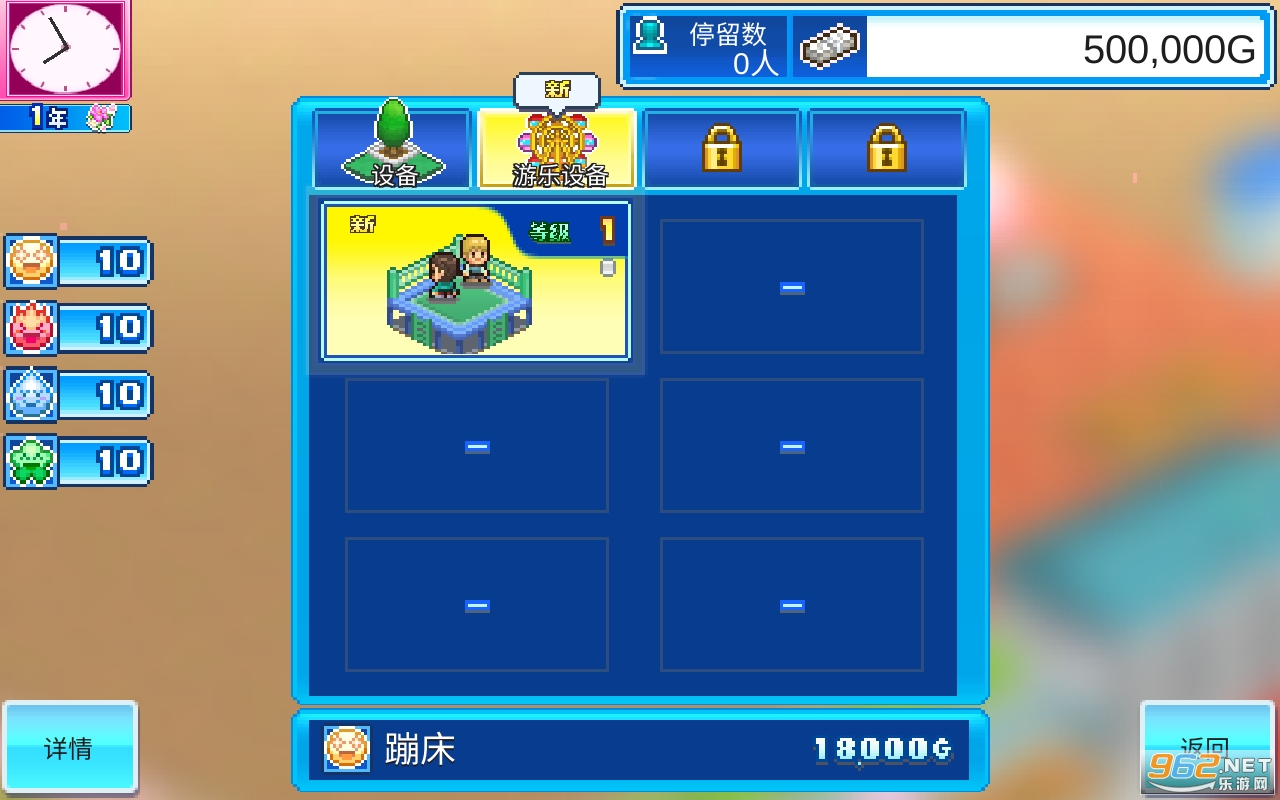The image size is (1280, 800).
Task: Click the blue water drop resource icon
Action: point(30,395)
